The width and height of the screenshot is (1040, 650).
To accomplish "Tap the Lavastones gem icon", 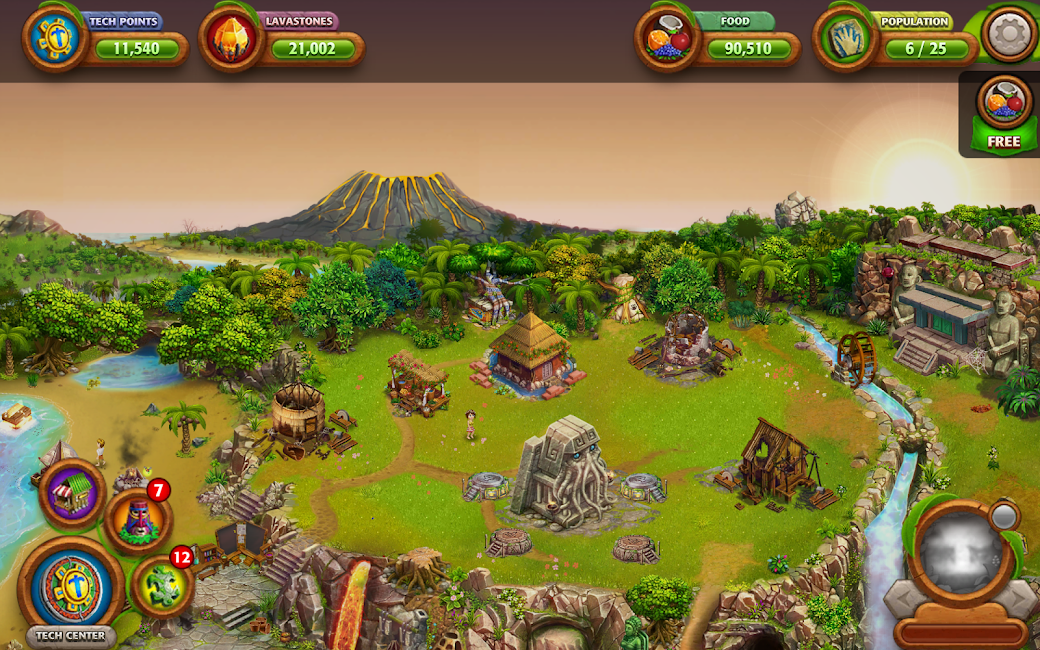I will tap(232, 40).
